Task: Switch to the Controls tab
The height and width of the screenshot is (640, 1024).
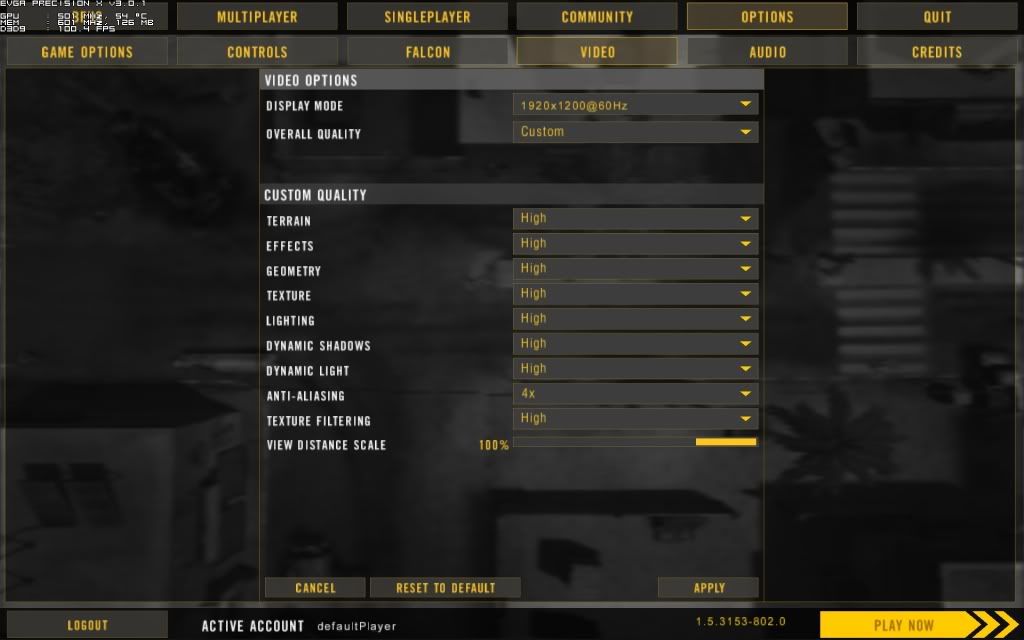Action: coord(257,52)
